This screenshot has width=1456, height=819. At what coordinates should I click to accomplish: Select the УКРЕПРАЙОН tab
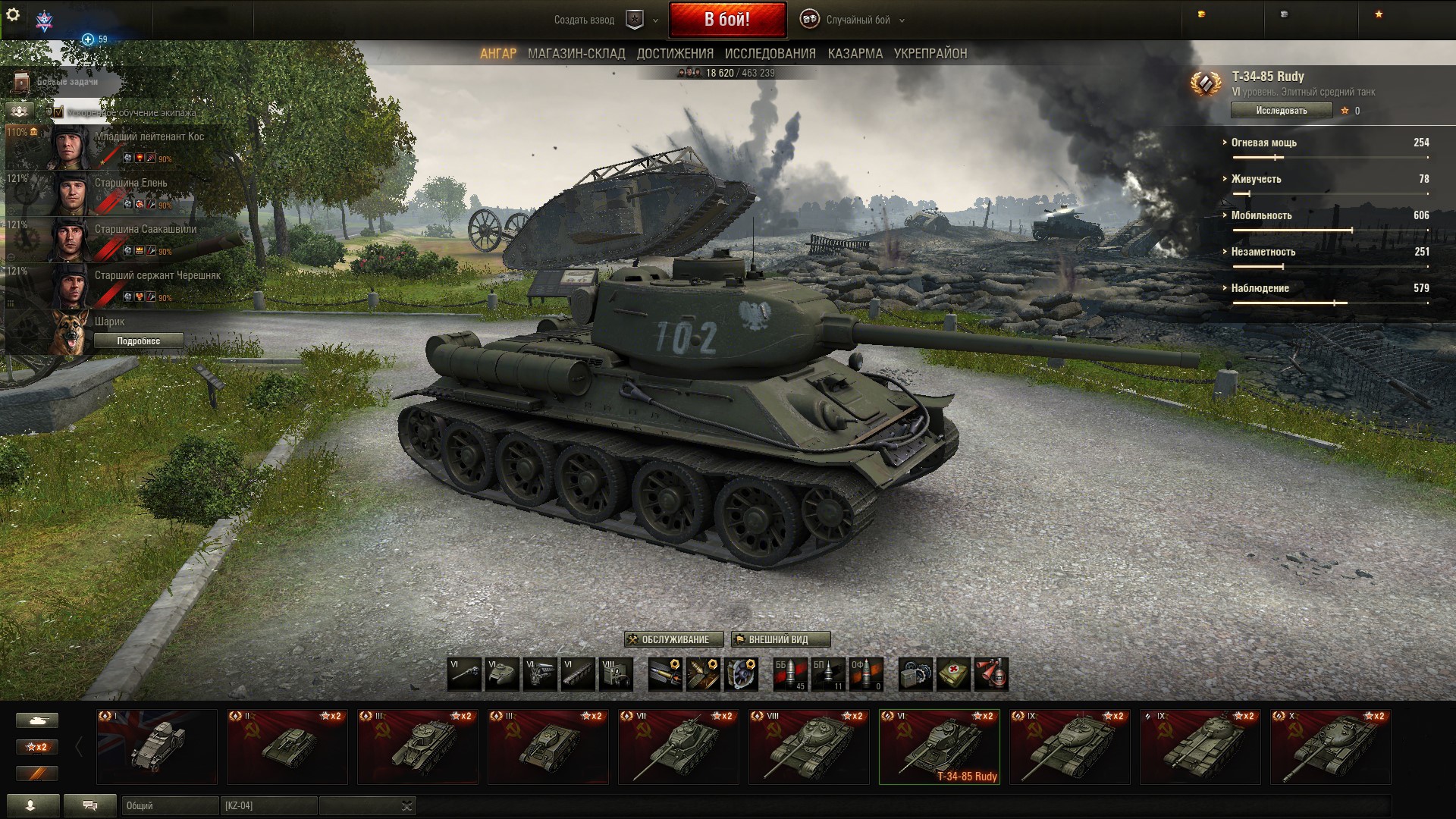pos(930,54)
